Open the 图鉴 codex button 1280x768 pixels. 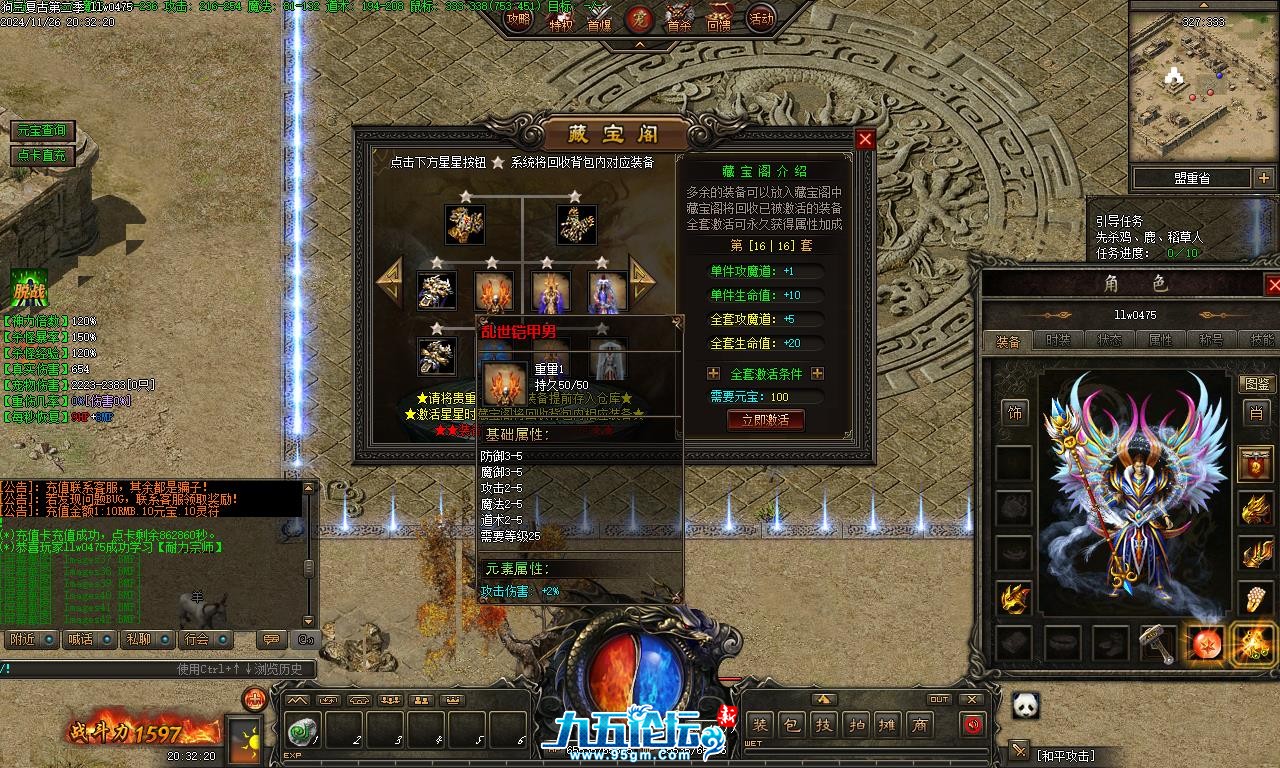coord(1256,384)
